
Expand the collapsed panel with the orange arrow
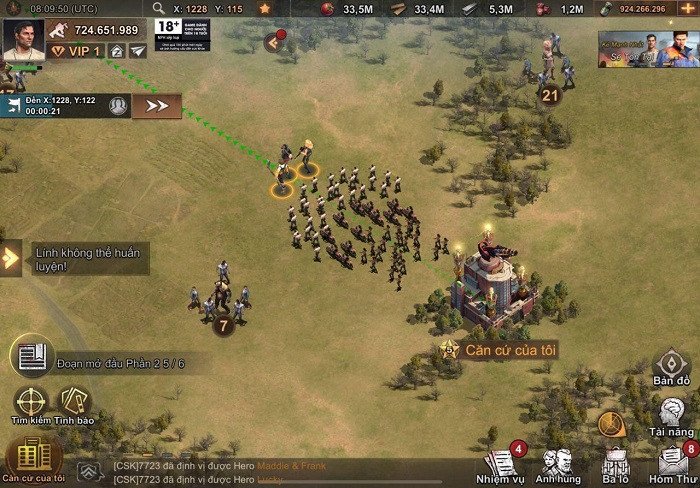pyautogui.click(x=274, y=42)
